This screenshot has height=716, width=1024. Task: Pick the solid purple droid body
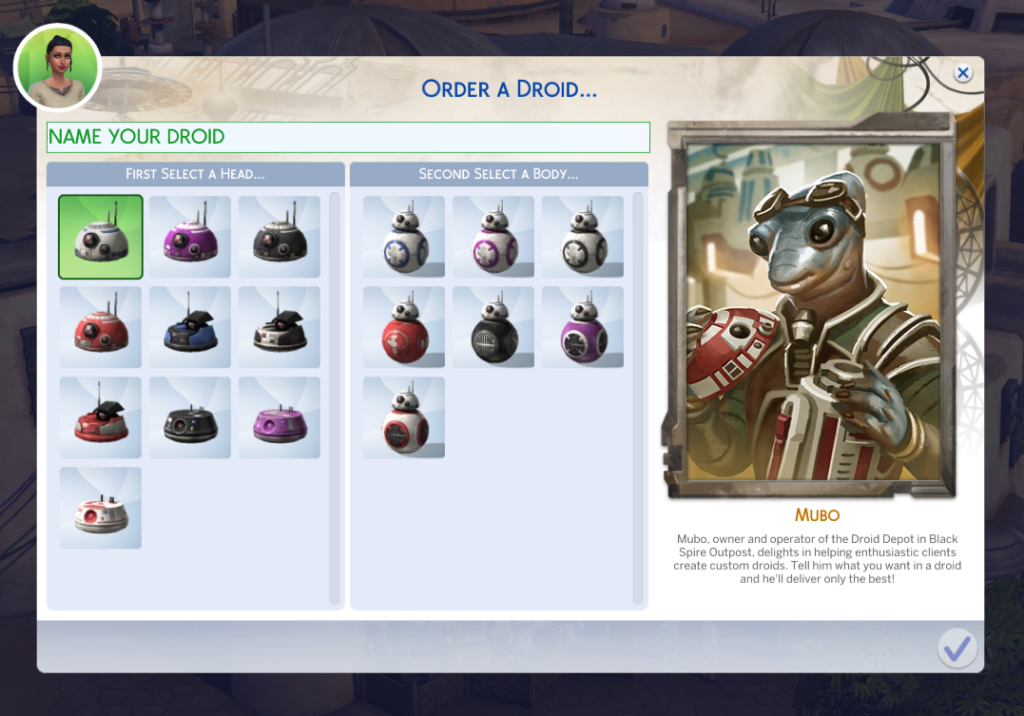coord(582,327)
